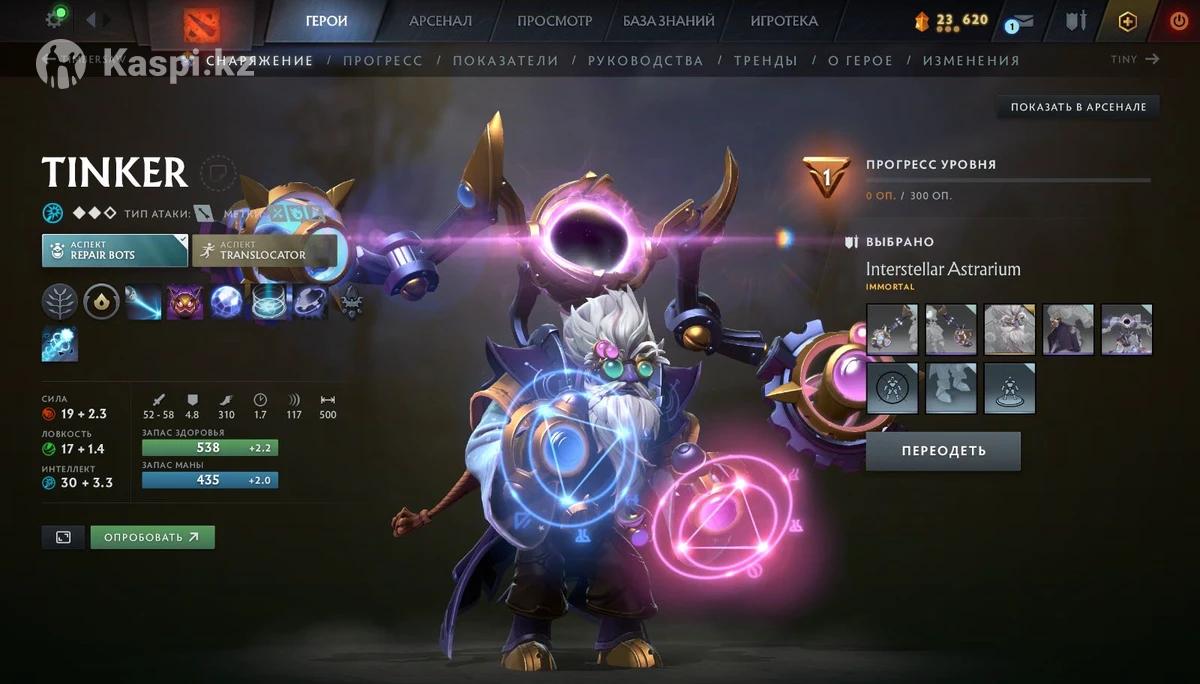Go to next hero Tiny

pos(1135,60)
